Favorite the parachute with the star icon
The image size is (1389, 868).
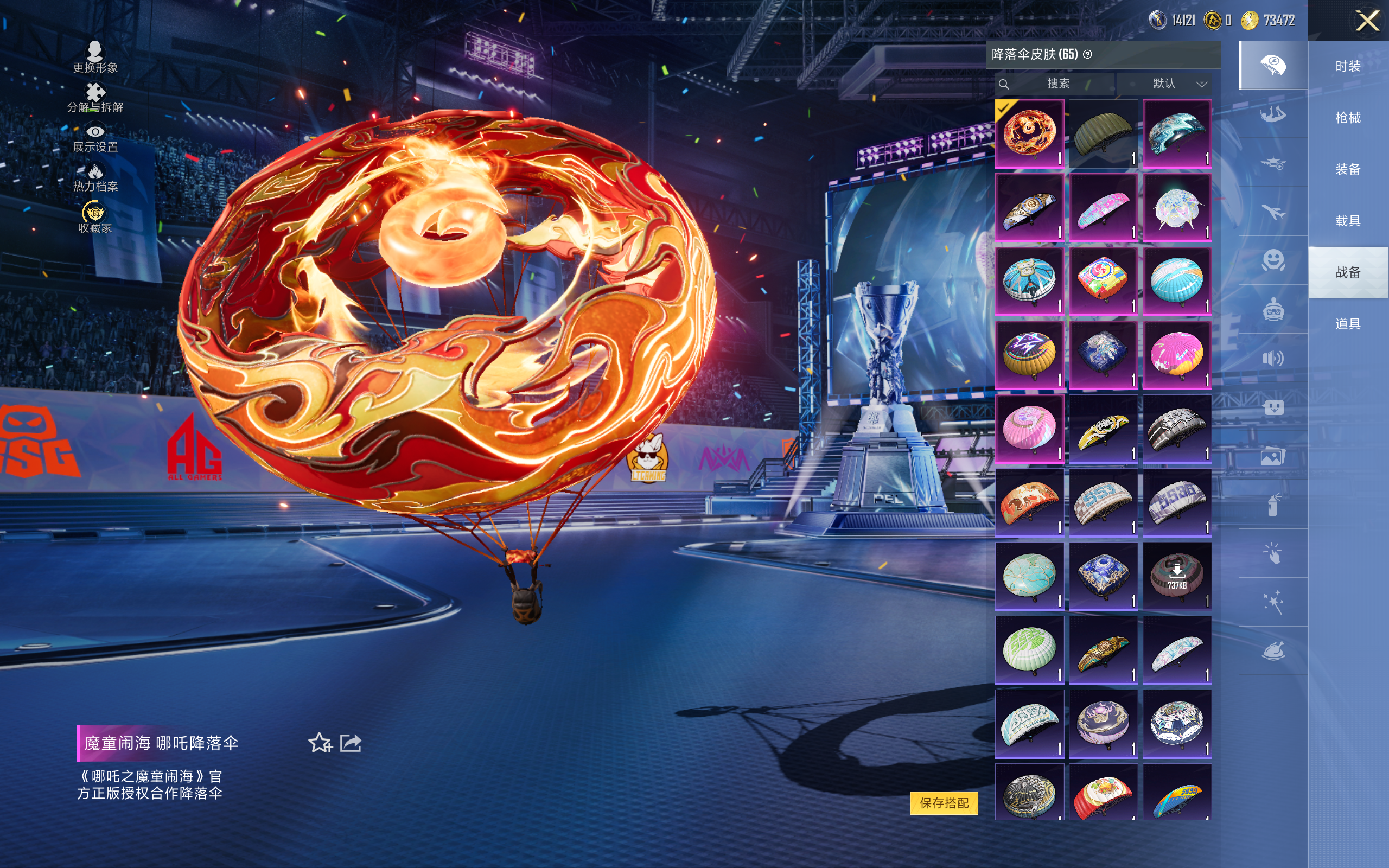pyautogui.click(x=320, y=743)
